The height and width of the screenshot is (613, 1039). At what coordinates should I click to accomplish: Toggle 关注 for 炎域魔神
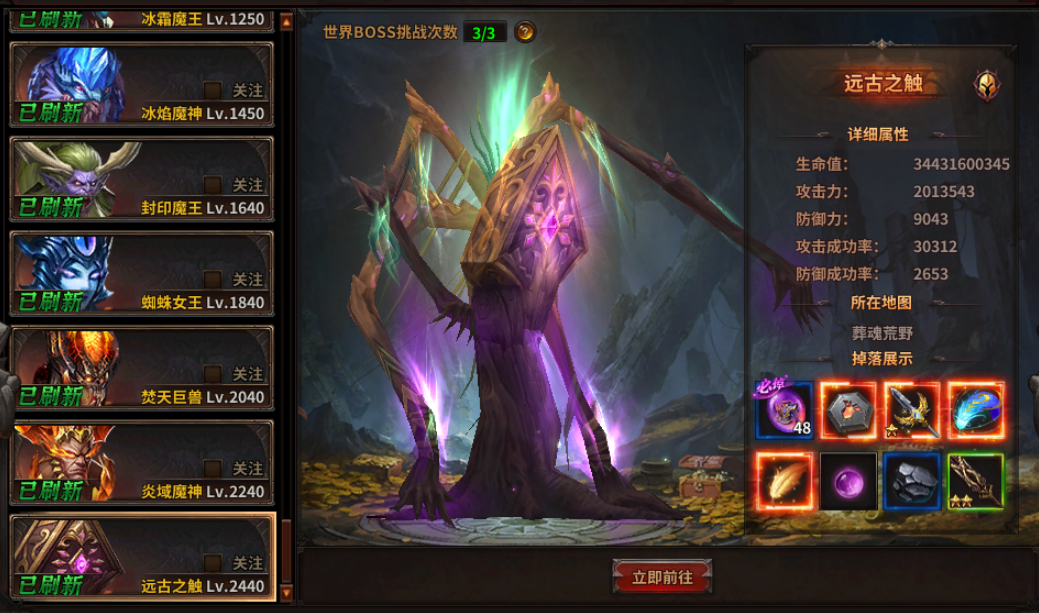click(213, 468)
